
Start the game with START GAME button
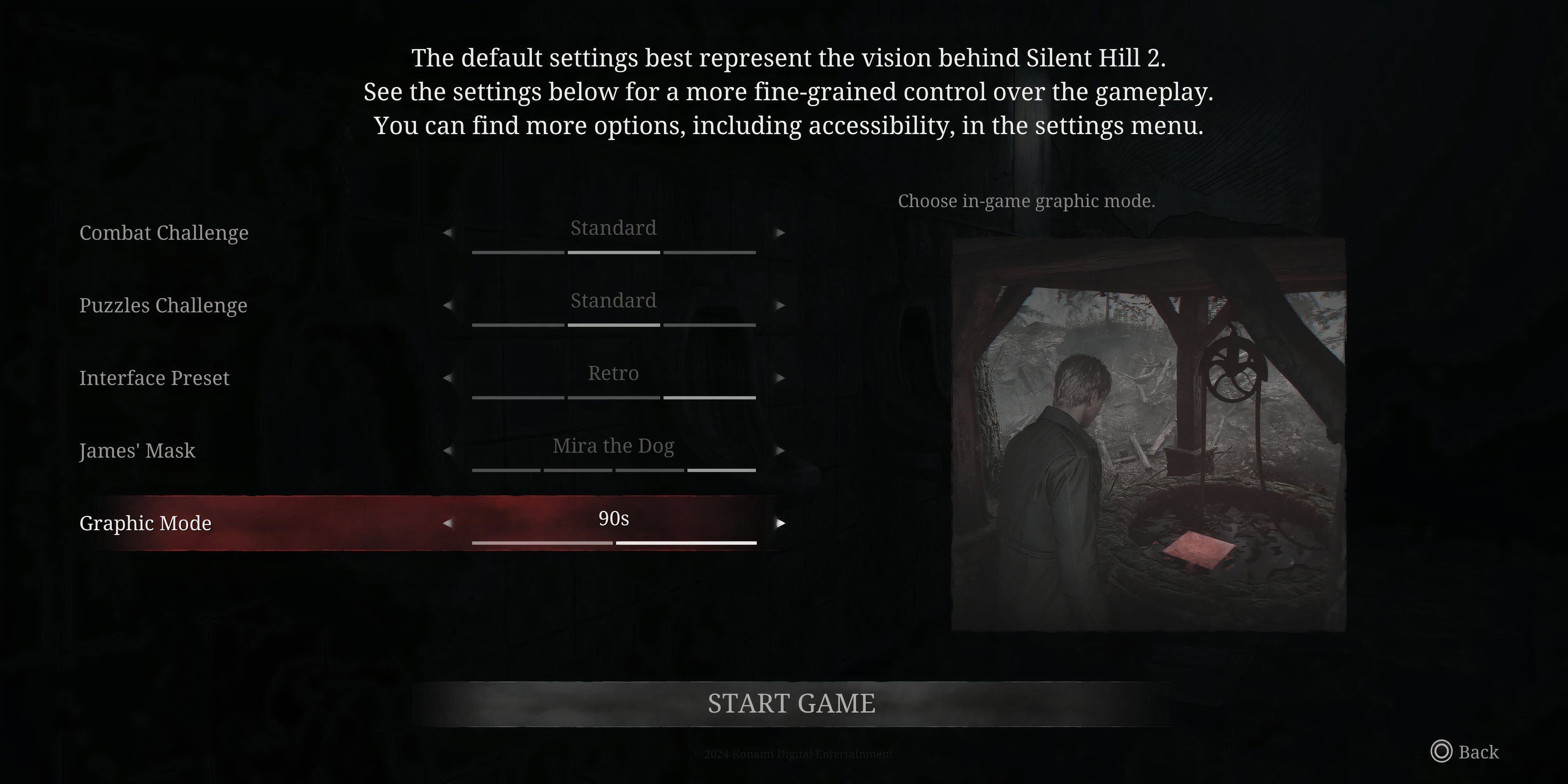click(x=791, y=704)
